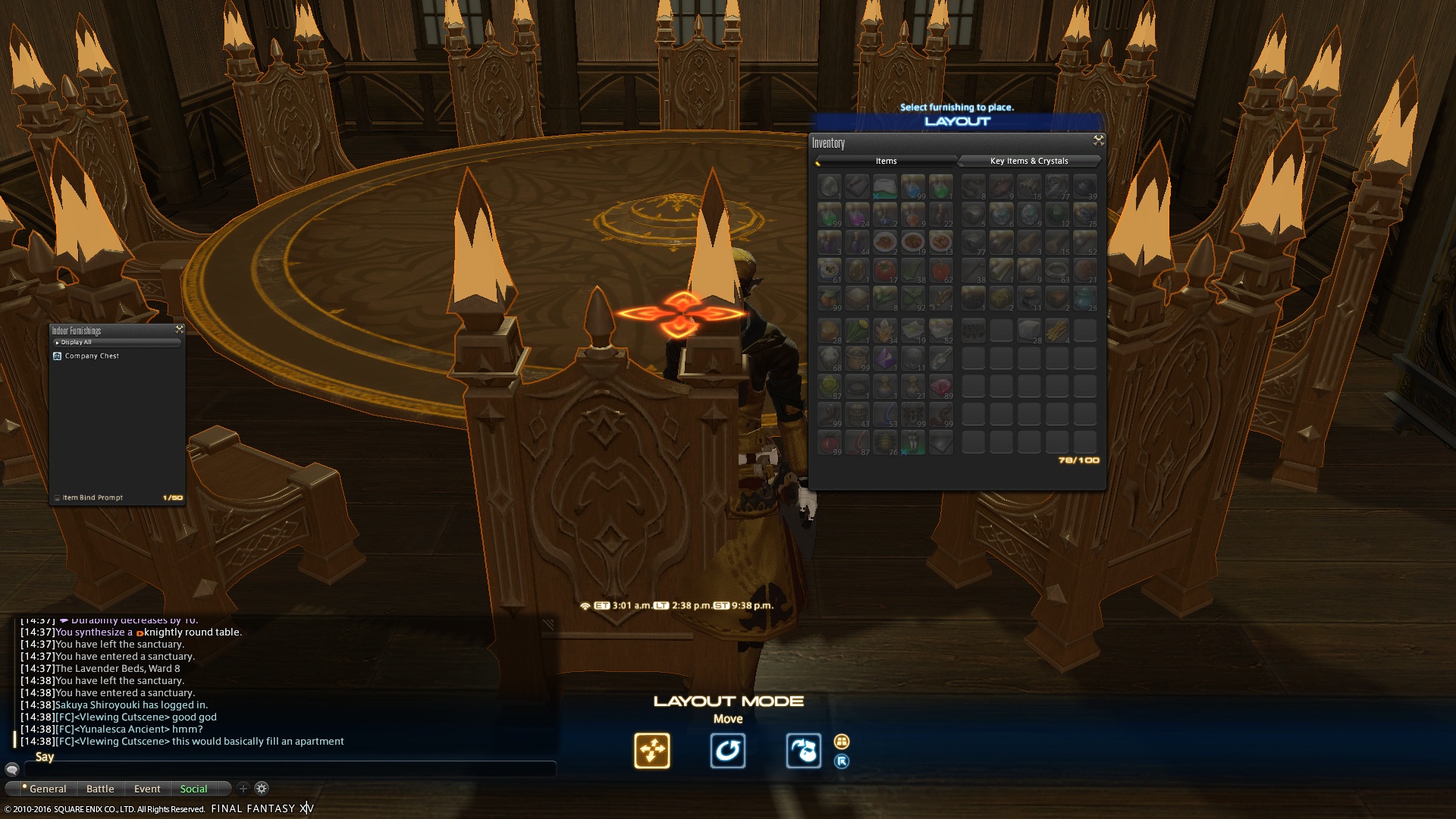Select the Items tab in Inventory

885,161
